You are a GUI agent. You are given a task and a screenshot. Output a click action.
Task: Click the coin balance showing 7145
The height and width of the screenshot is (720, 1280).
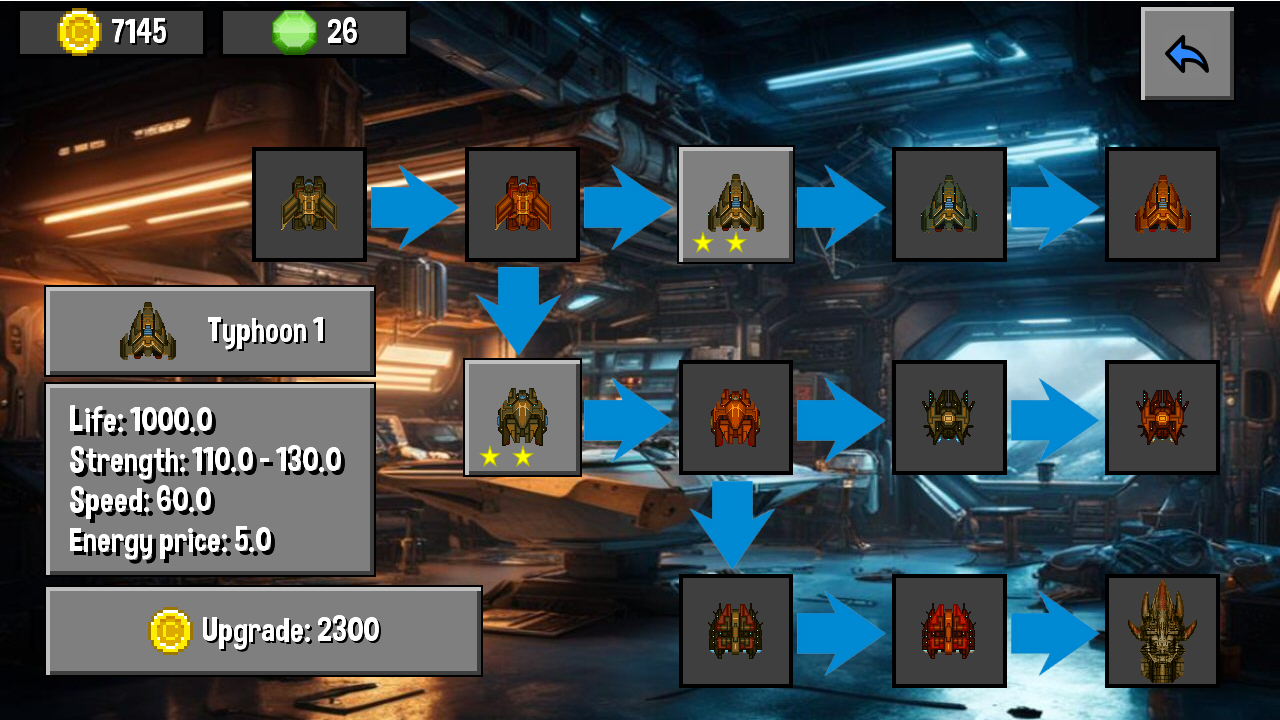pyautogui.click(x=110, y=31)
